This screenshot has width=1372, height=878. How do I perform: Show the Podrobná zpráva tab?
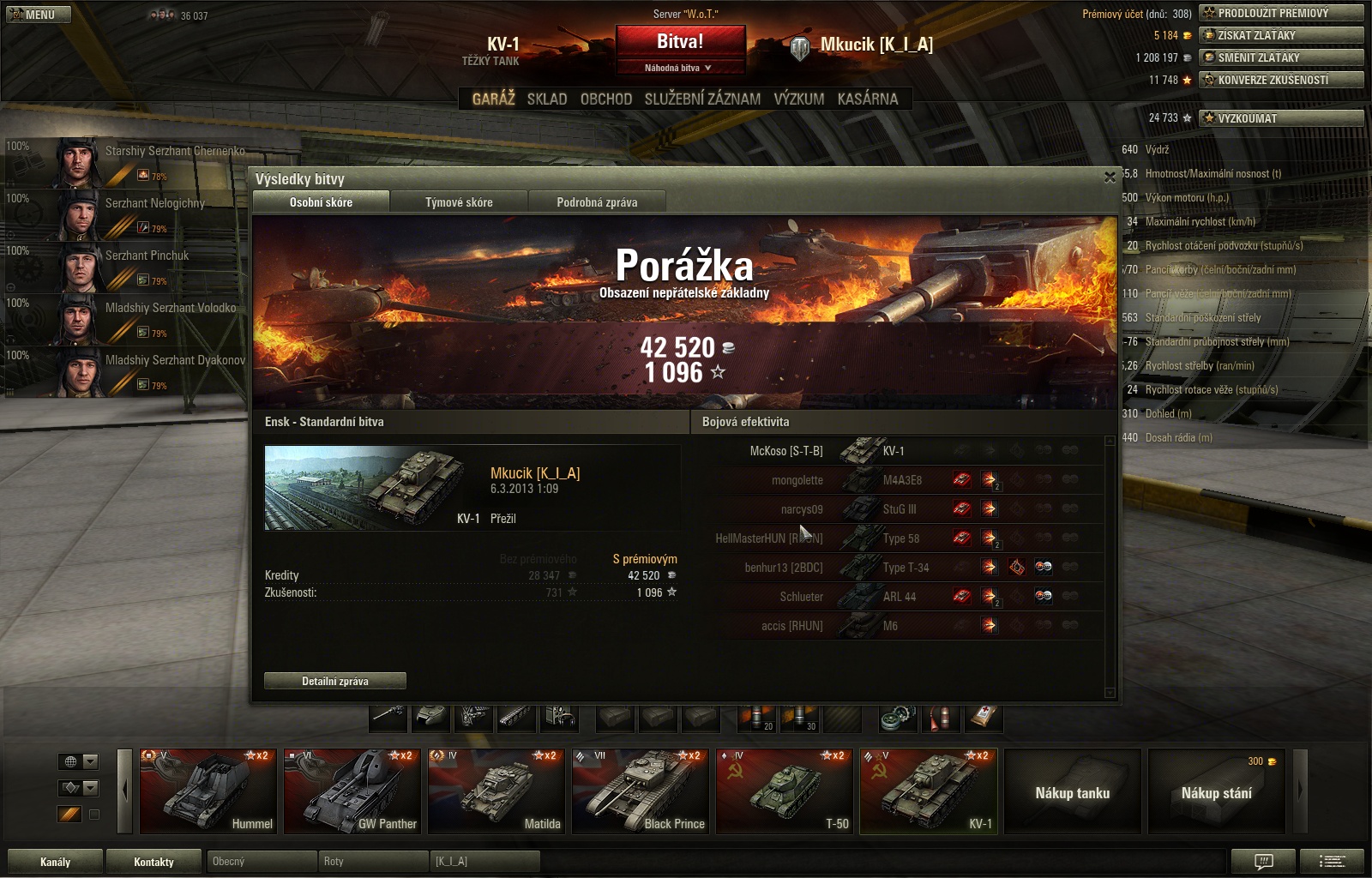(597, 202)
